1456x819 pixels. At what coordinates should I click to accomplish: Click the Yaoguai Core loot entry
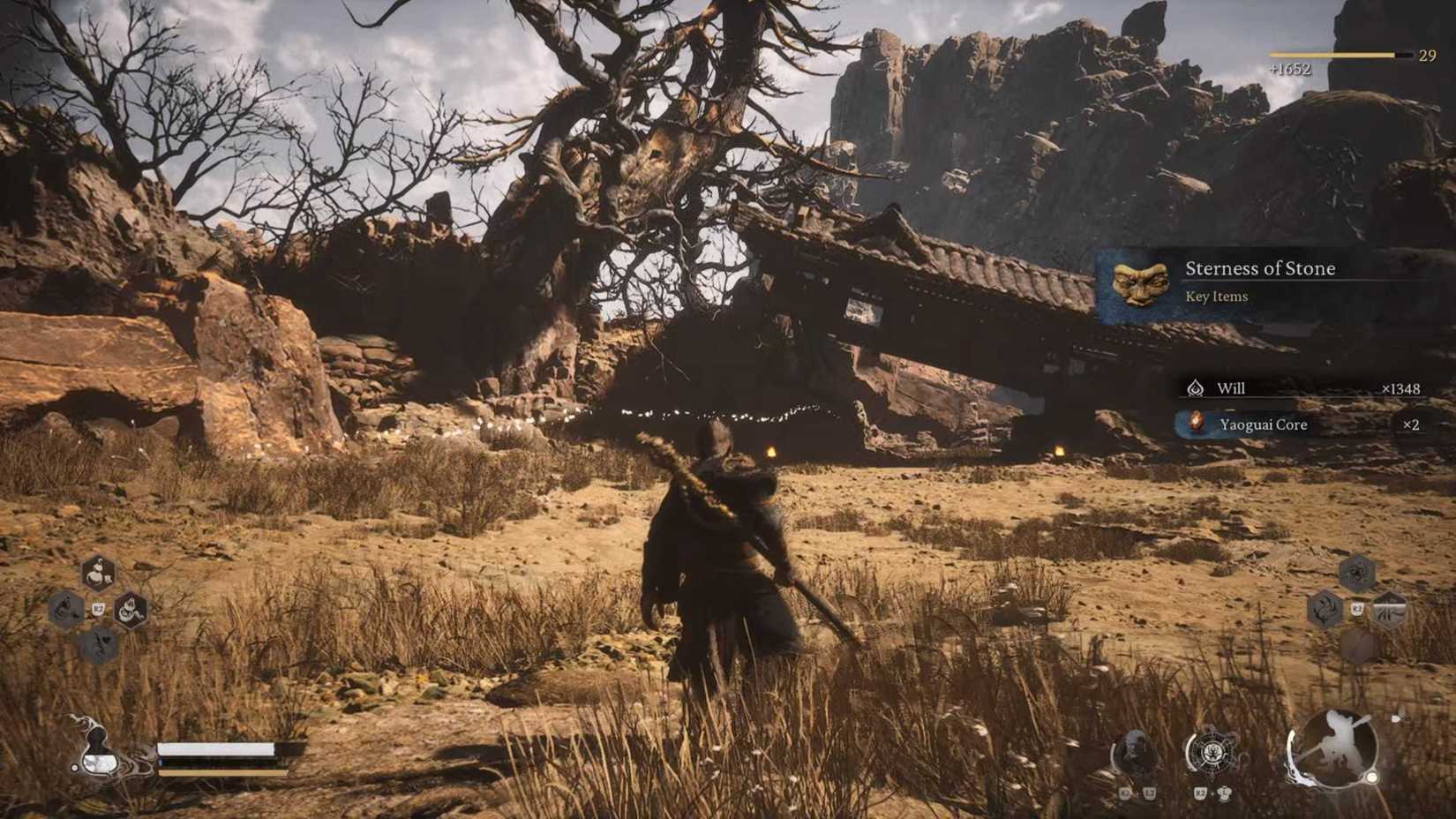(x=1297, y=425)
